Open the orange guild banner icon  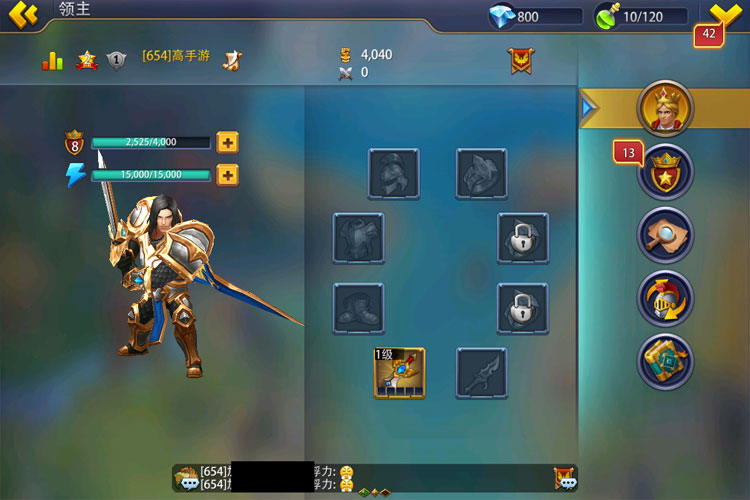520,61
